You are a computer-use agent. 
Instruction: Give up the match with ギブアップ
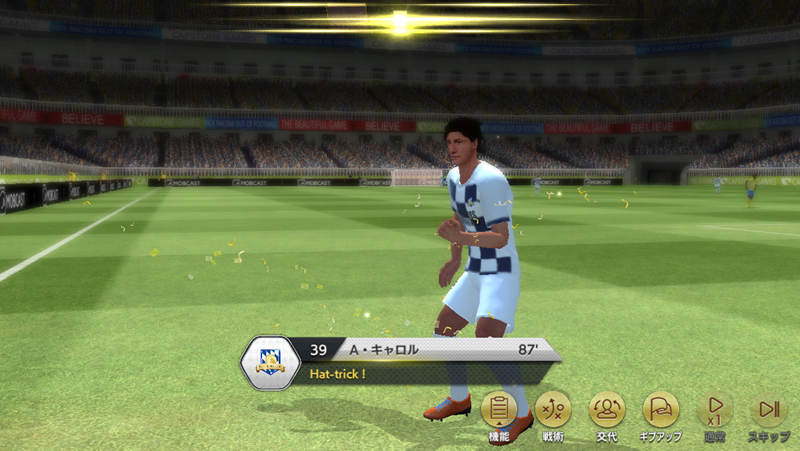coord(661,410)
